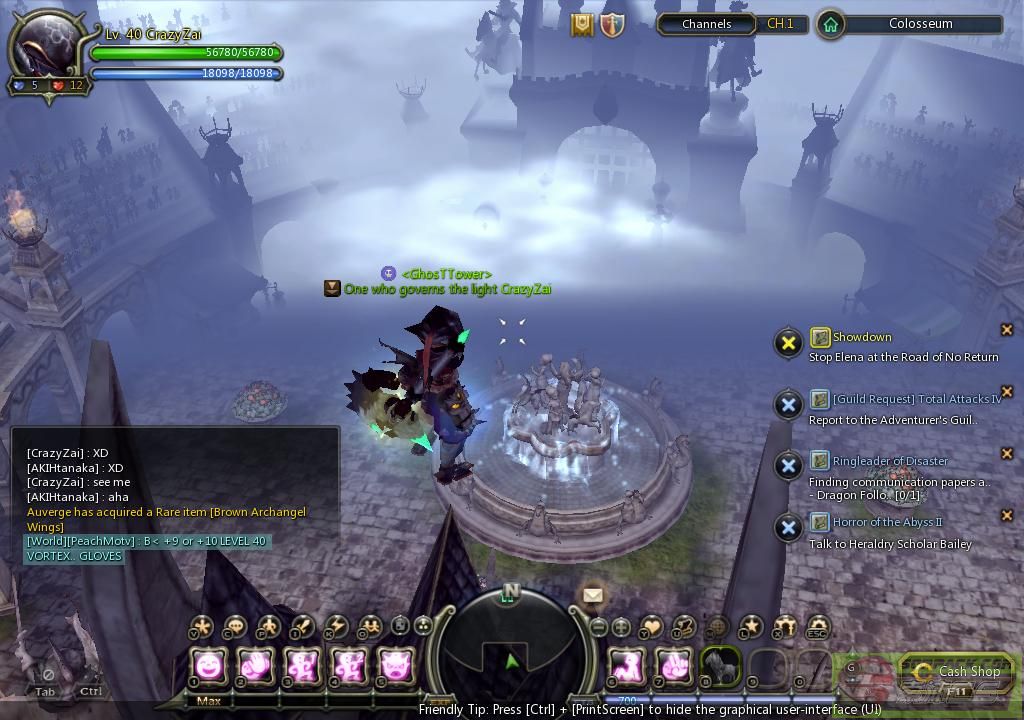Screen dimensions: 1024x720
Task: Use the smiley face emote in slot 1
Action: 209,665
